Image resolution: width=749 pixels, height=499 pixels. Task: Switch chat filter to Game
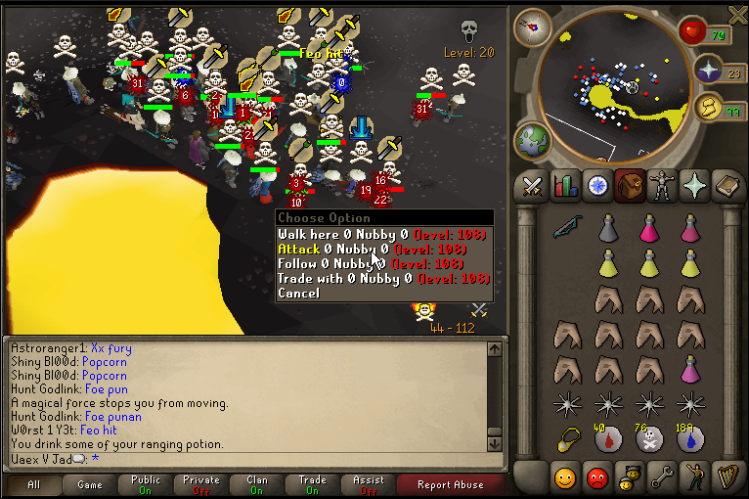tap(90, 484)
